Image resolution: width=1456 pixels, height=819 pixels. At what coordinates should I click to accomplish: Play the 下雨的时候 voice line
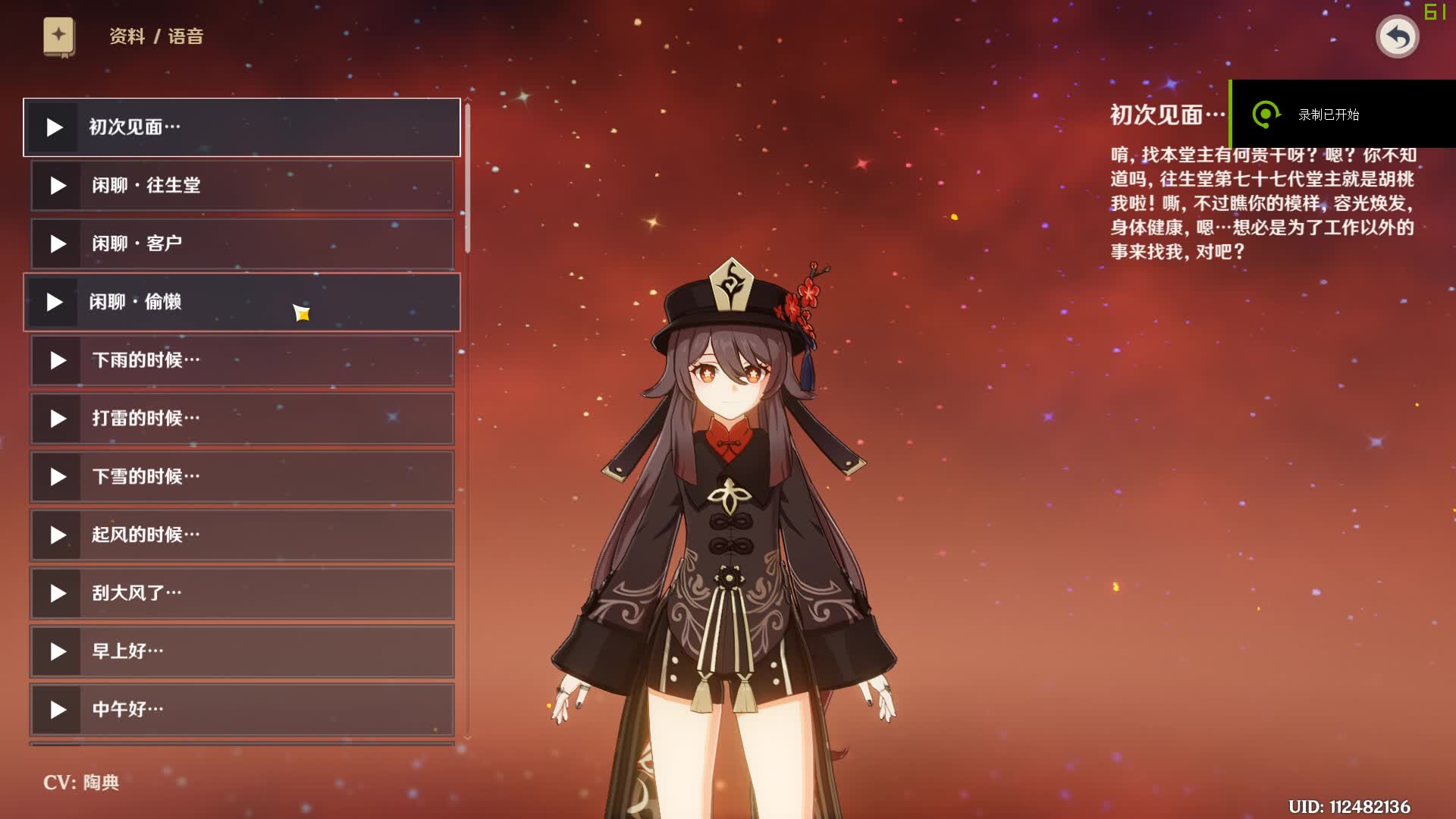click(x=58, y=360)
